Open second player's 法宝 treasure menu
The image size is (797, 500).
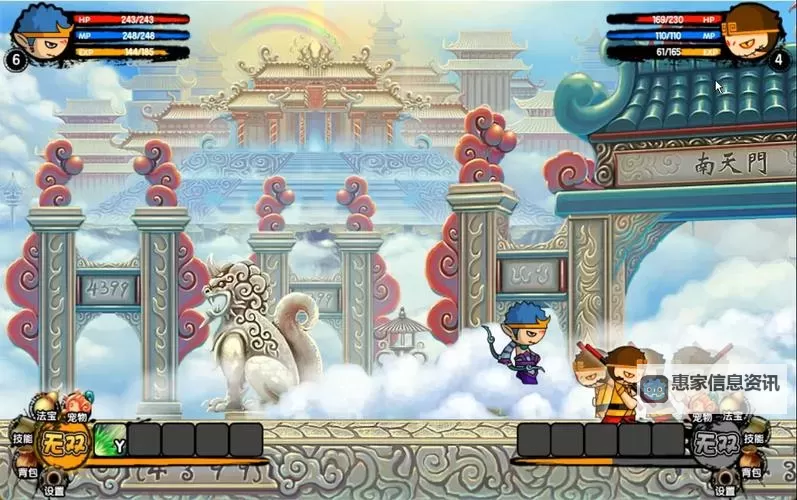coord(733,414)
